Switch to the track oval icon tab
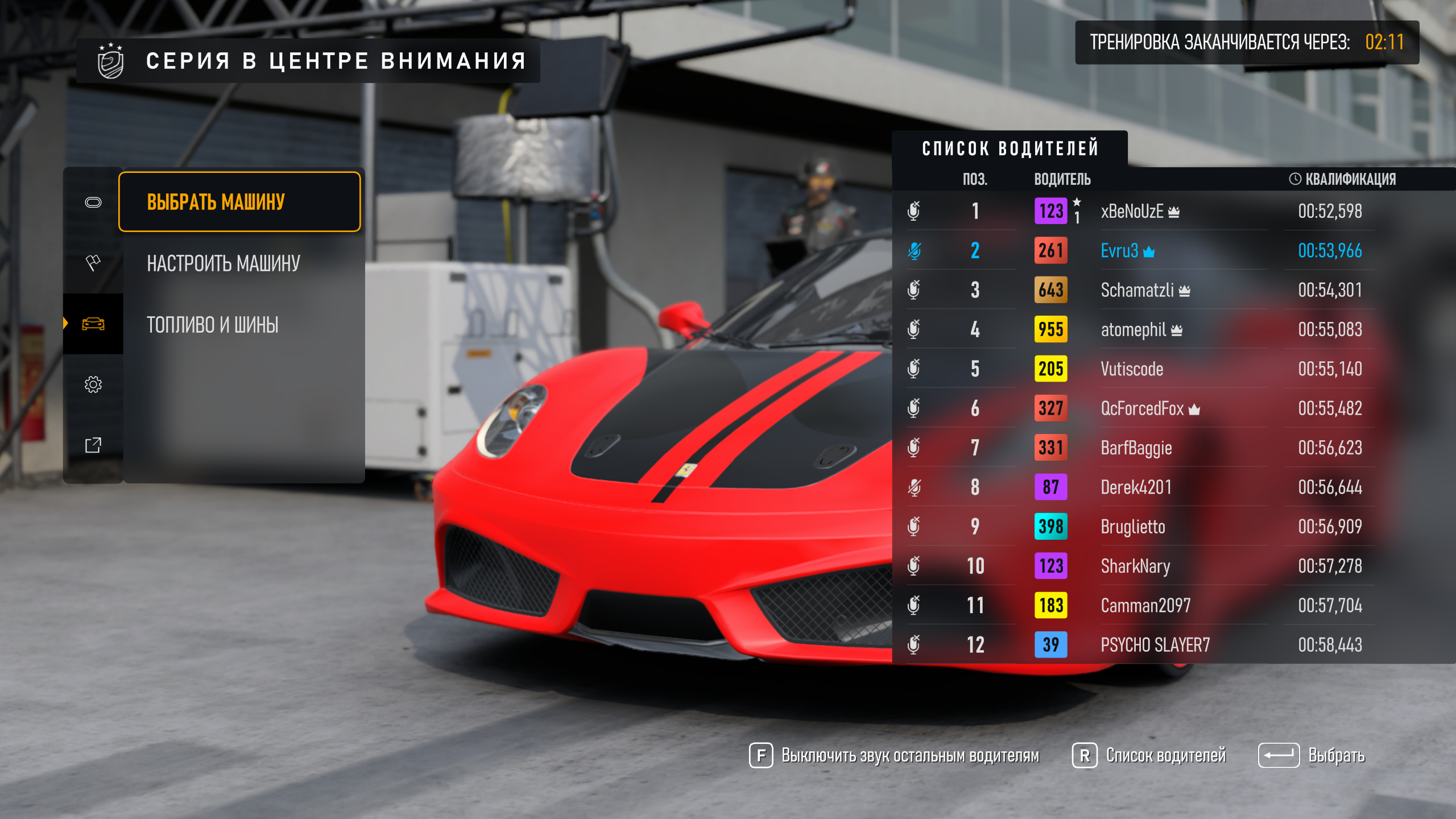This screenshot has height=819, width=1456. pyautogui.click(x=93, y=202)
